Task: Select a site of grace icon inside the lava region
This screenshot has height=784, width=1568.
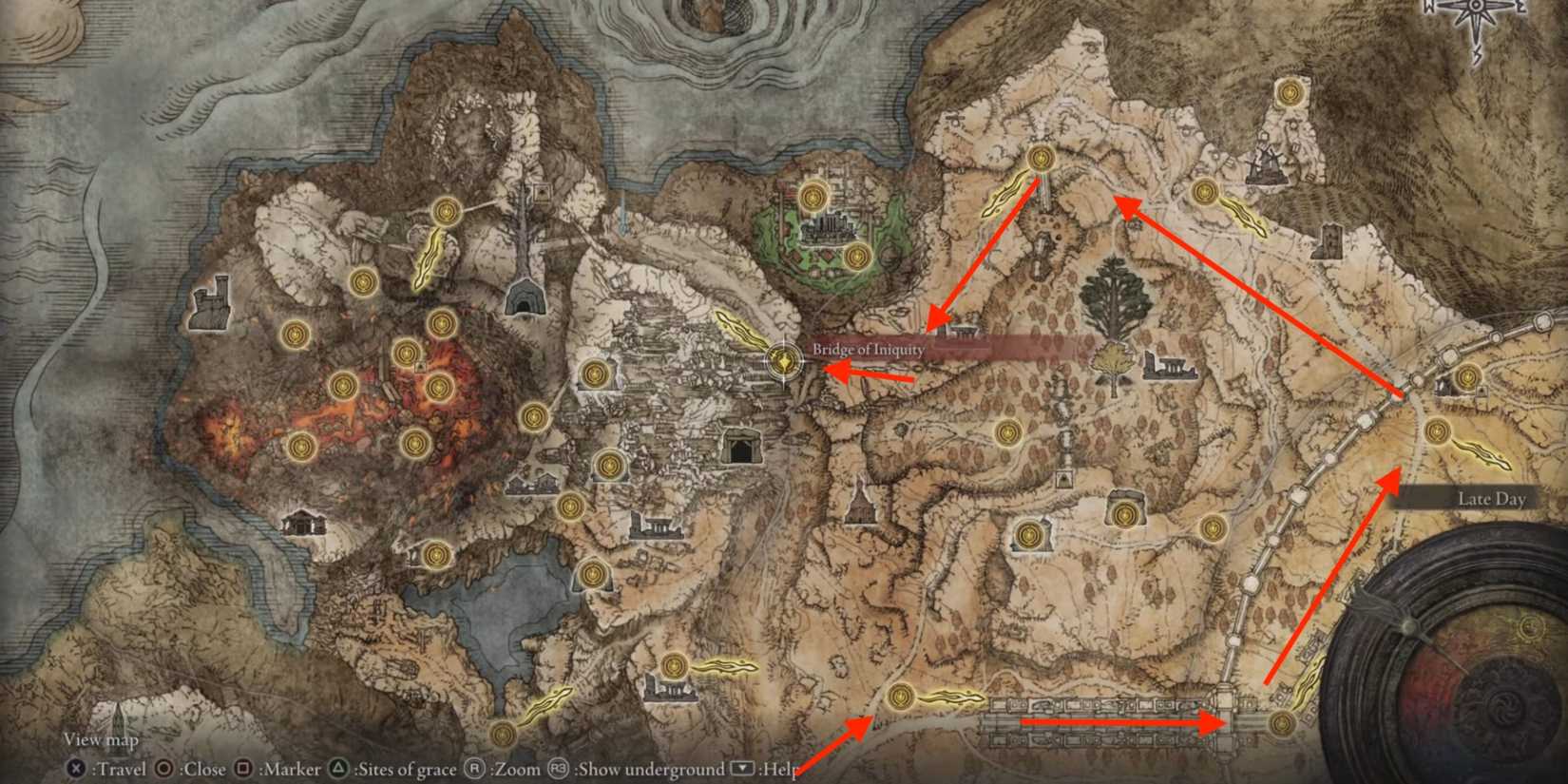Action: pyautogui.click(x=344, y=385)
